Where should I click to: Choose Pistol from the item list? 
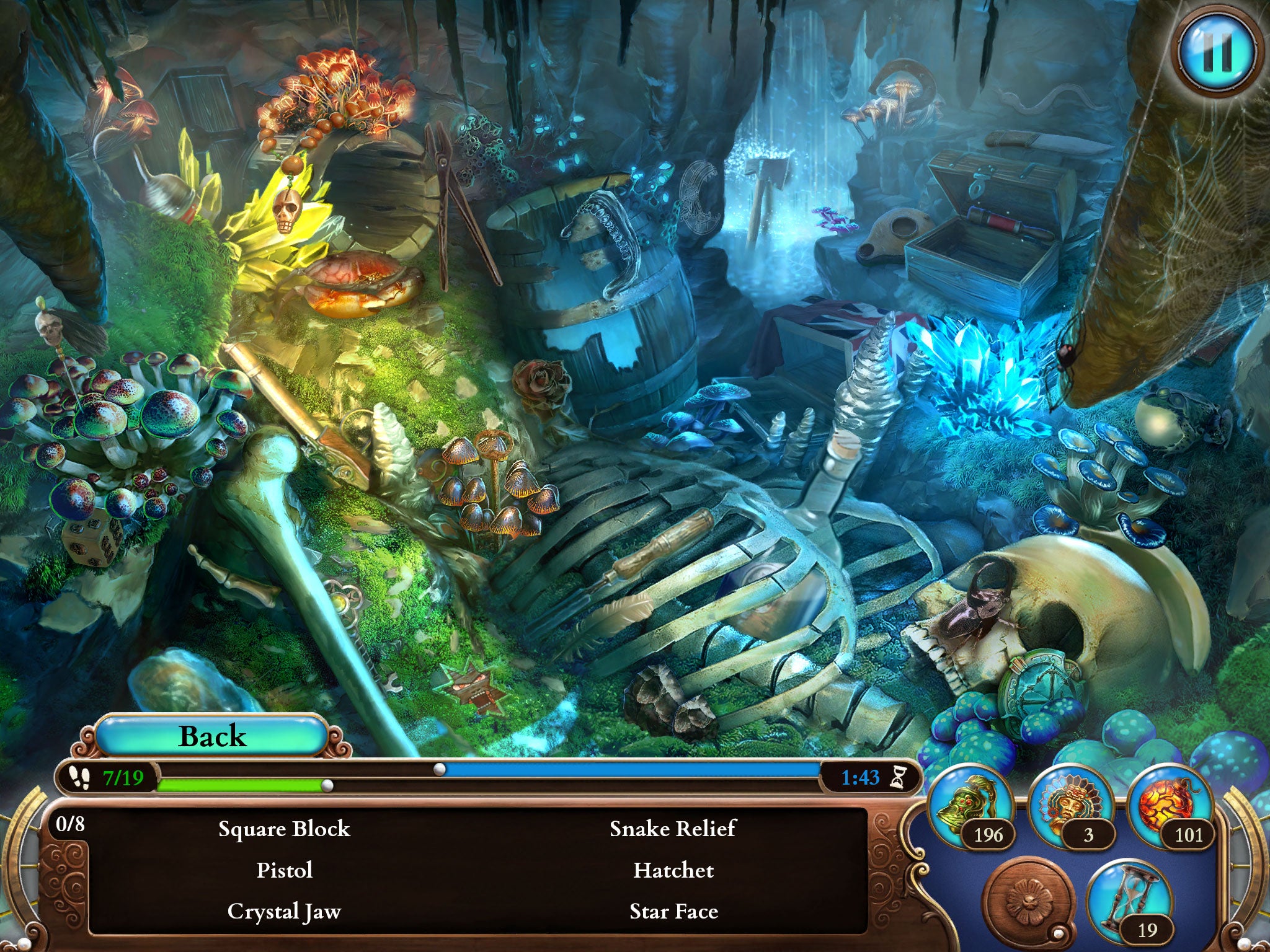coord(284,870)
